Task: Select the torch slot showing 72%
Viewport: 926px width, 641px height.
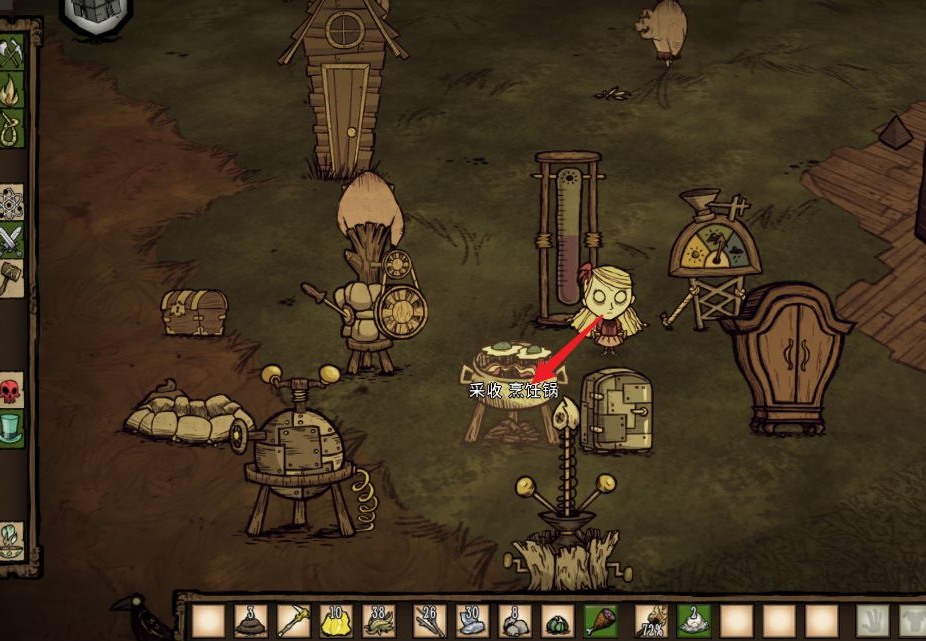Action: pos(651,621)
